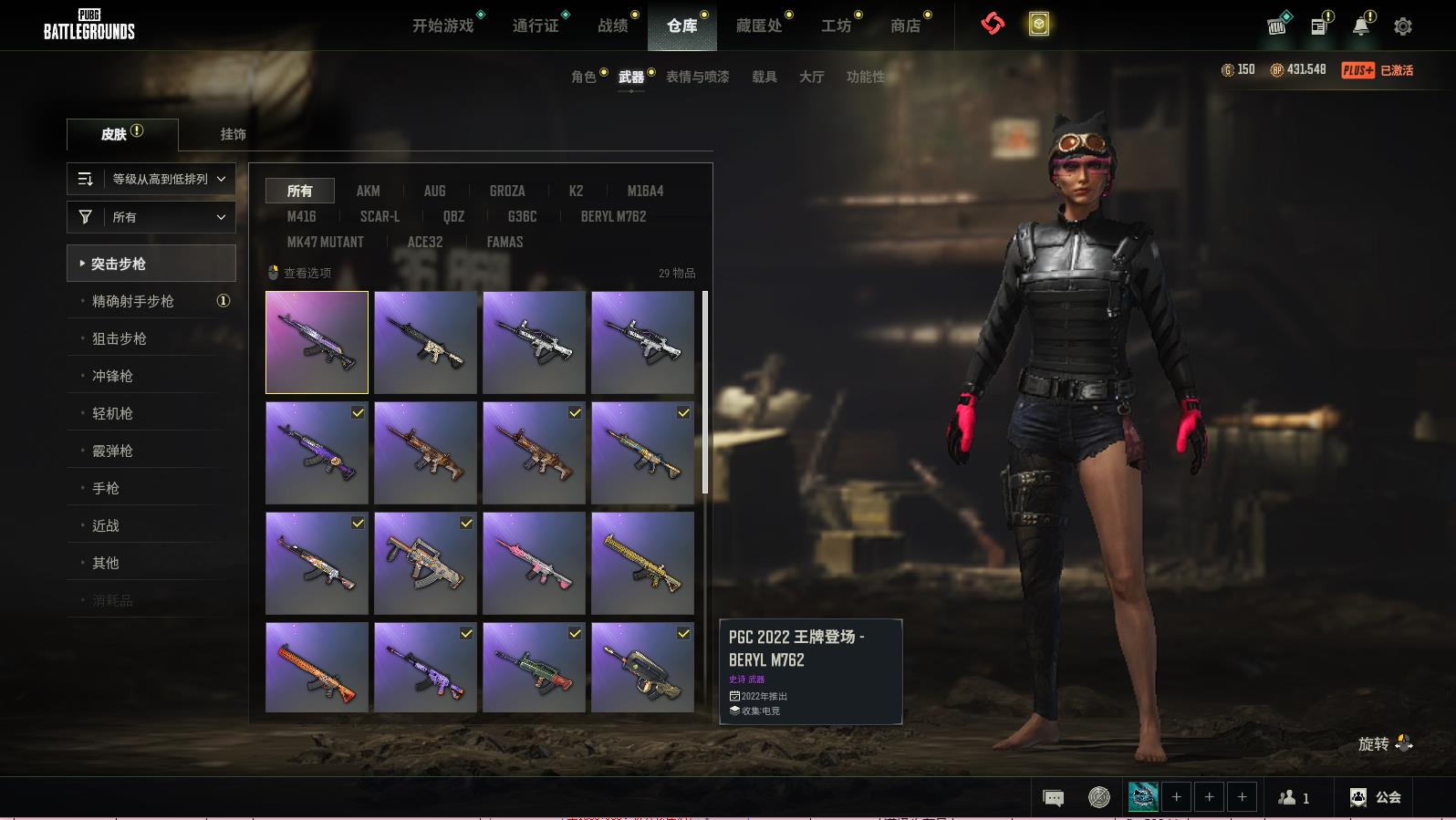Filter skins by BERYL M762
Image resolution: width=1456 pixels, height=820 pixels.
pyautogui.click(x=613, y=216)
